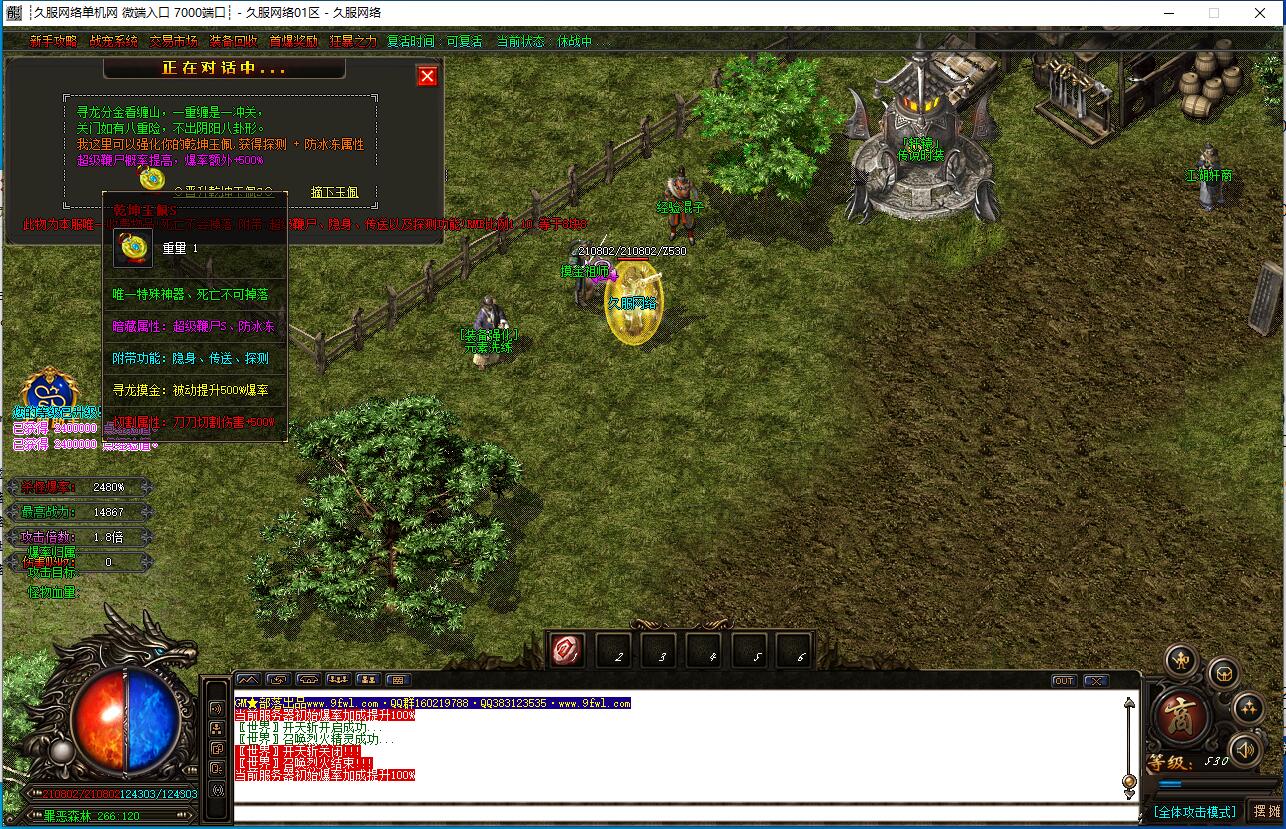Open the 摆摊 stall button

click(x=1266, y=811)
